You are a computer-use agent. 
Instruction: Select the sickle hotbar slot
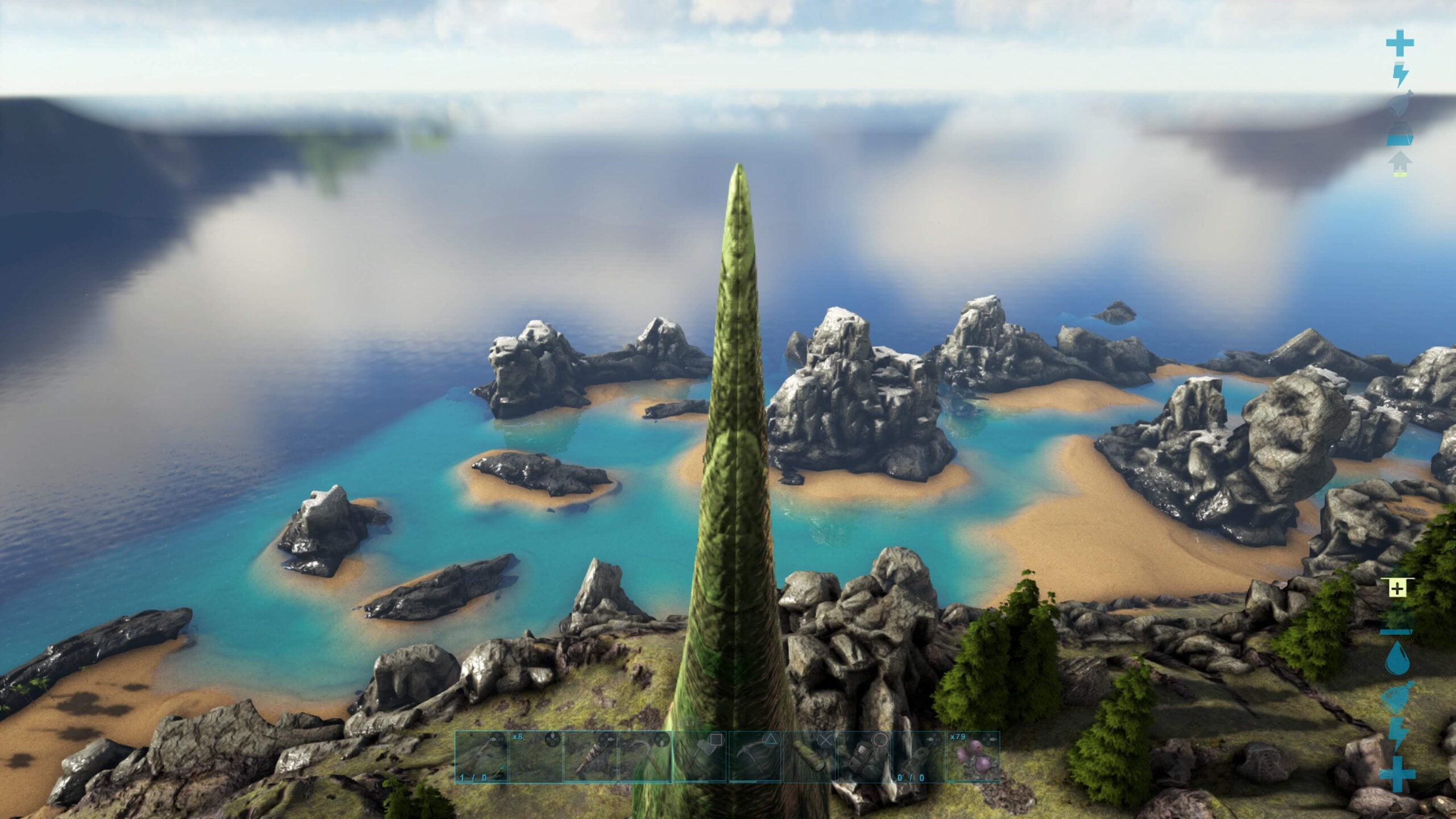(x=645, y=757)
